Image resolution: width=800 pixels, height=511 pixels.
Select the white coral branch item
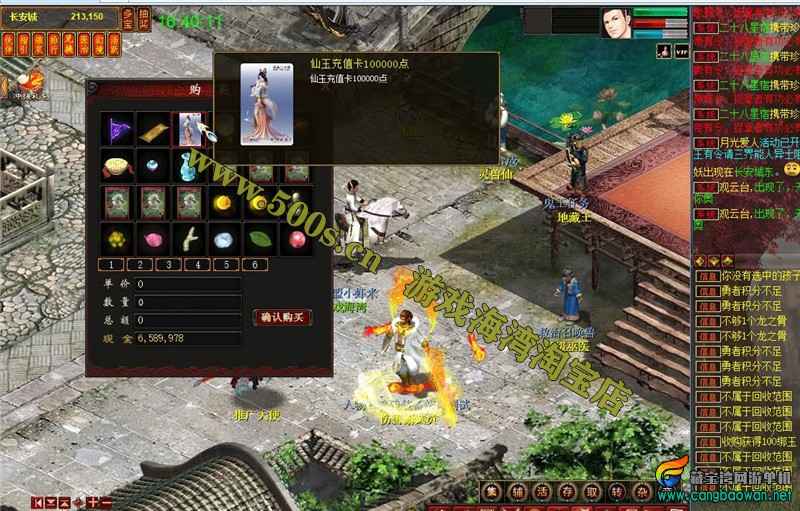[188, 239]
